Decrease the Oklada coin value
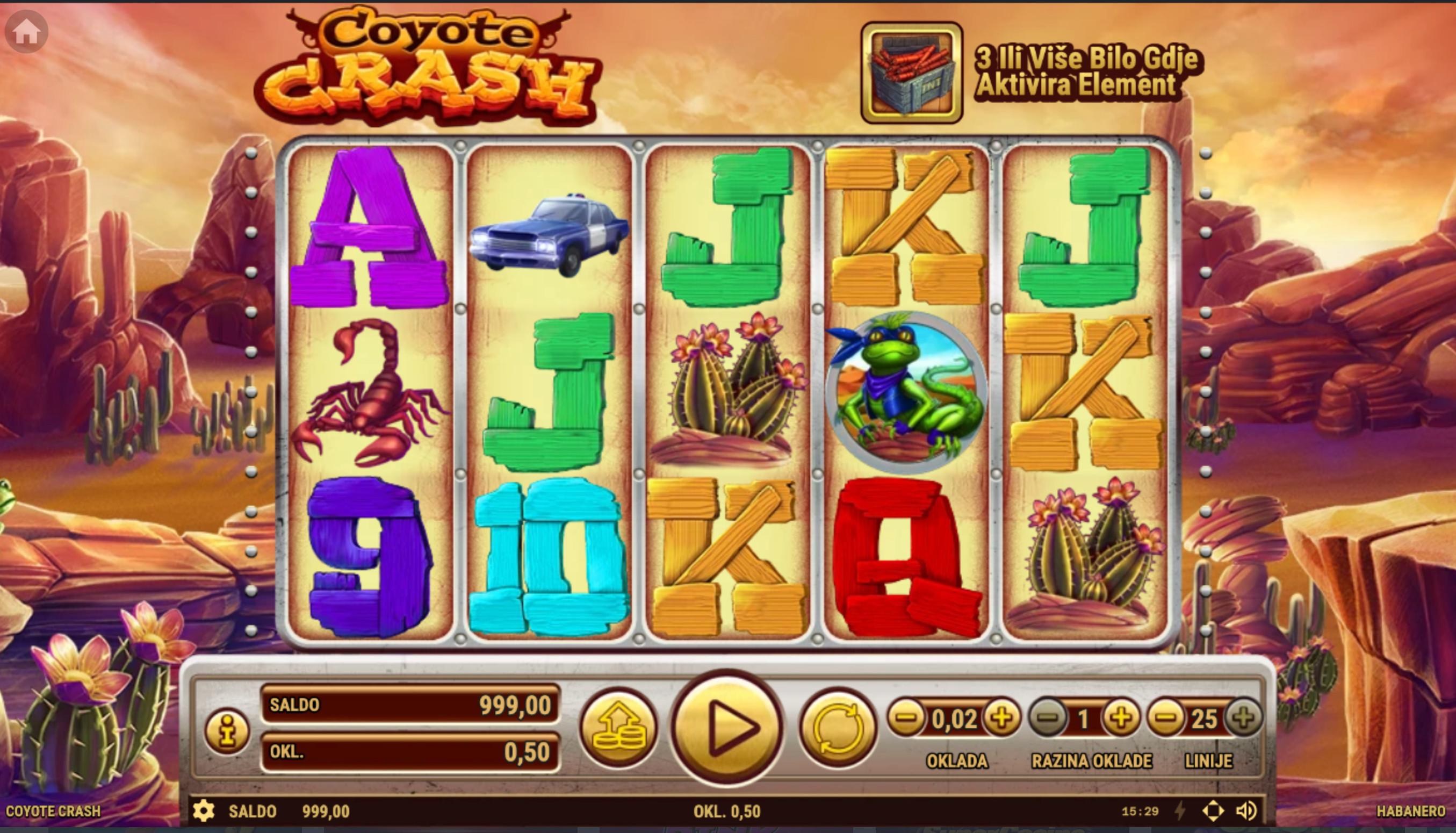Image resolution: width=1456 pixels, height=833 pixels. coord(906,717)
